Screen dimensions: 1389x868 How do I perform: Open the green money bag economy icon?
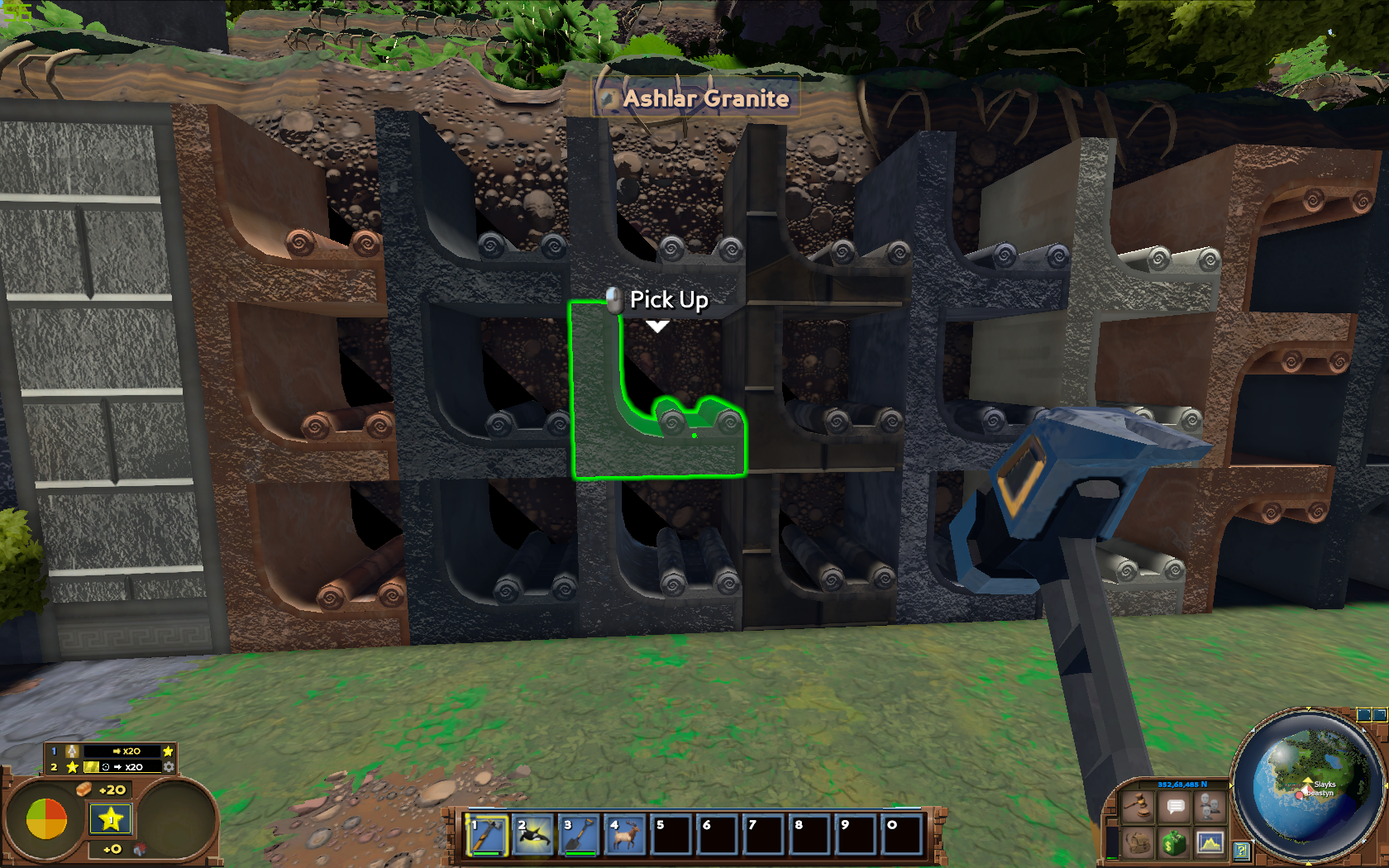(x=1175, y=842)
